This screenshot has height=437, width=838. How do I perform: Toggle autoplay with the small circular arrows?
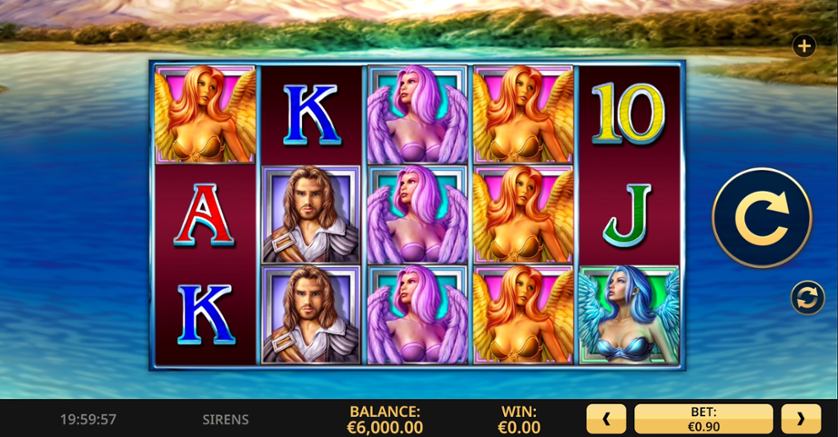point(806,297)
